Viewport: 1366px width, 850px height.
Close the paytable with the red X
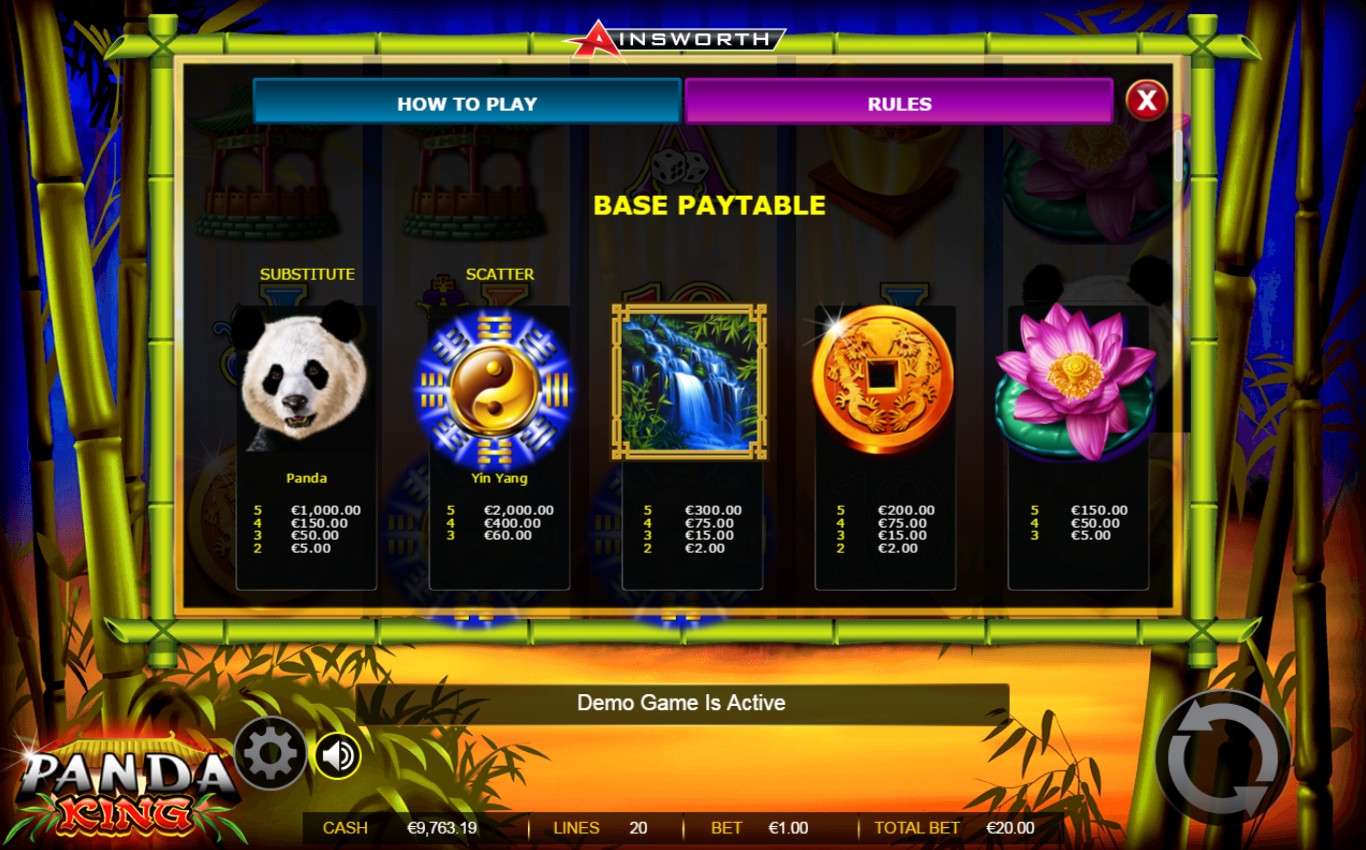[x=1147, y=100]
